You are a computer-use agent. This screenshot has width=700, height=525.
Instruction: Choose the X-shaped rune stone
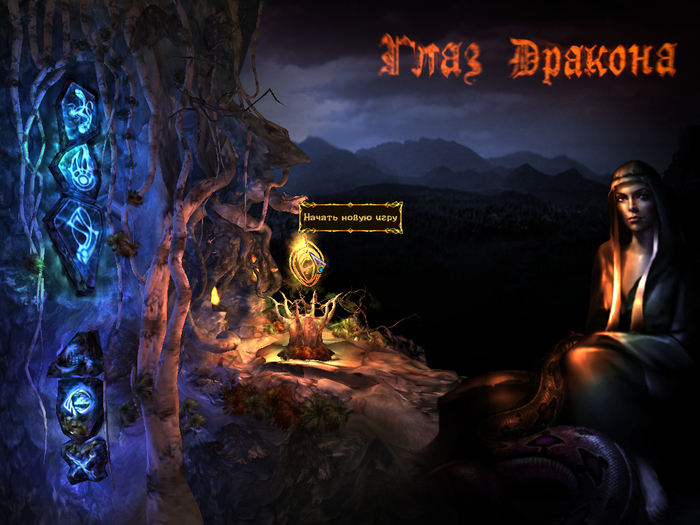(82, 458)
